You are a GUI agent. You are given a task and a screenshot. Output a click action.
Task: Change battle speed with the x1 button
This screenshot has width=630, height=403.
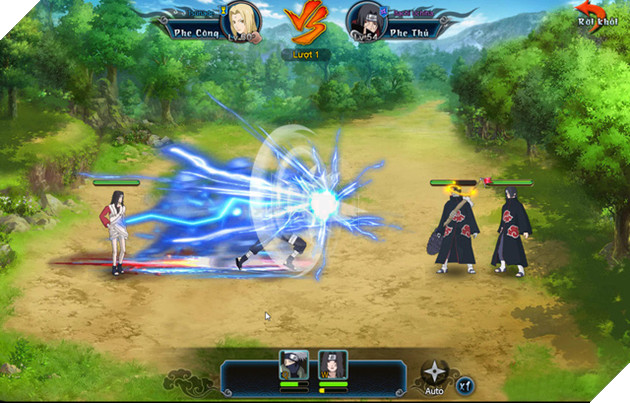tap(466, 382)
